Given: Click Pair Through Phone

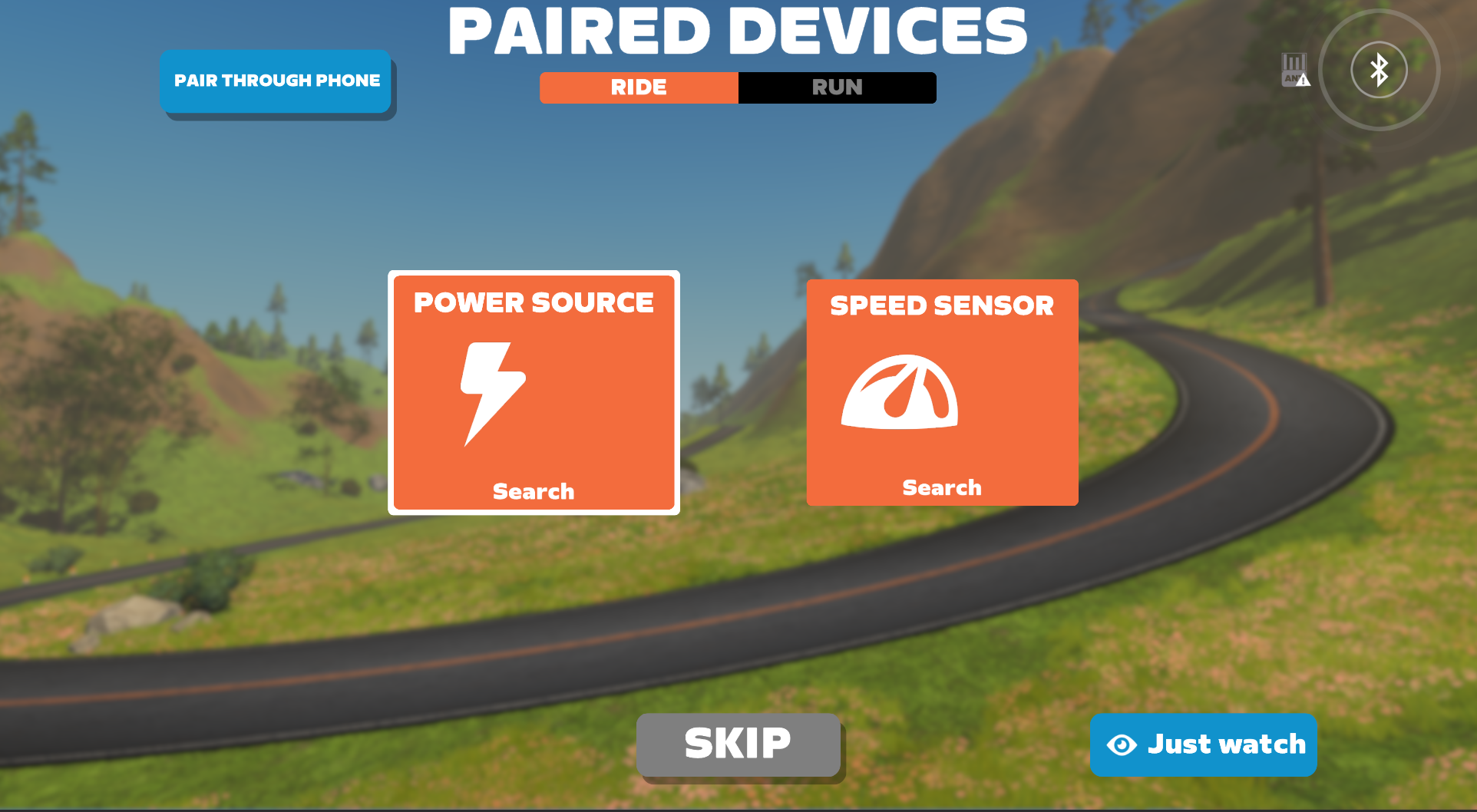Looking at the screenshot, I should tap(276, 80).
